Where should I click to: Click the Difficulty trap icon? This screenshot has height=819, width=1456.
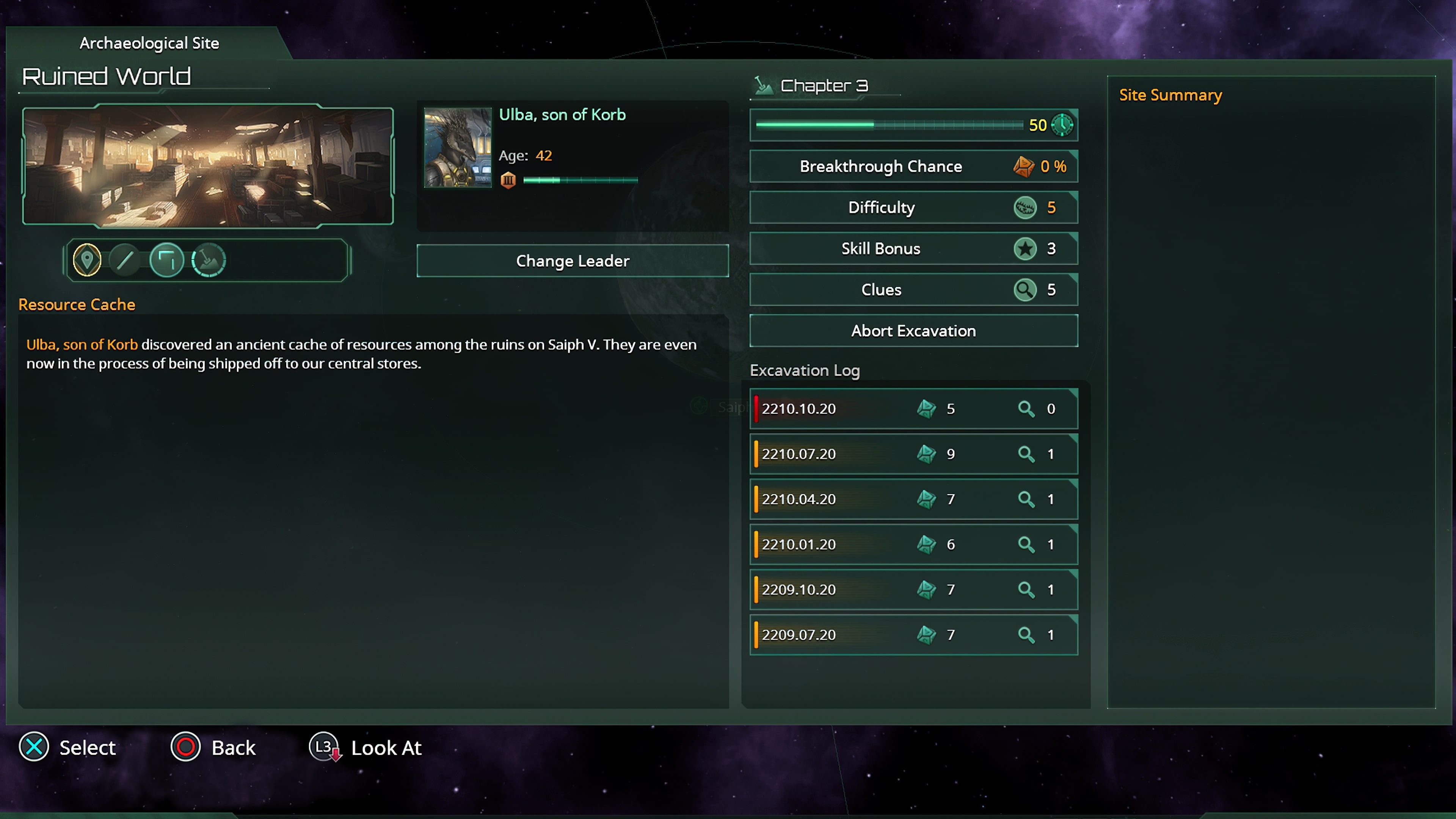(x=1026, y=207)
